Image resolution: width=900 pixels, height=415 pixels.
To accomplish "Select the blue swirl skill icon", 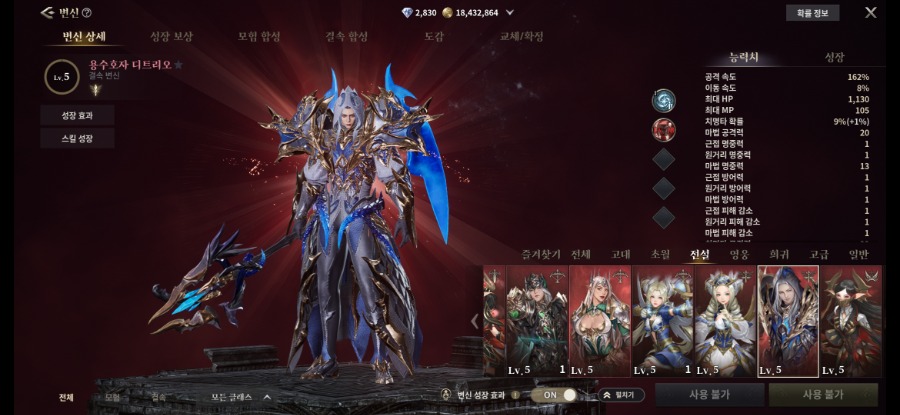I will [x=664, y=100].
